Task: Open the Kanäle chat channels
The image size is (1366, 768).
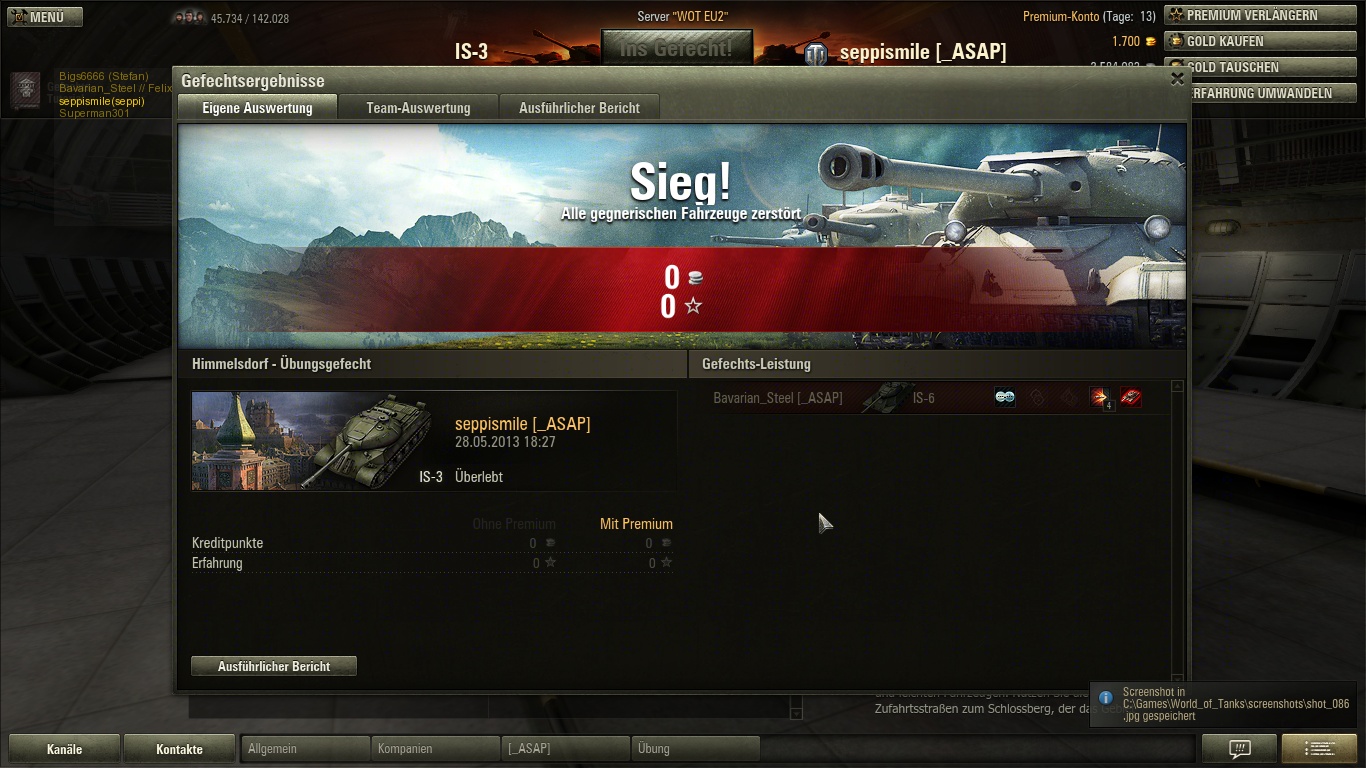Action: [64, 749]
